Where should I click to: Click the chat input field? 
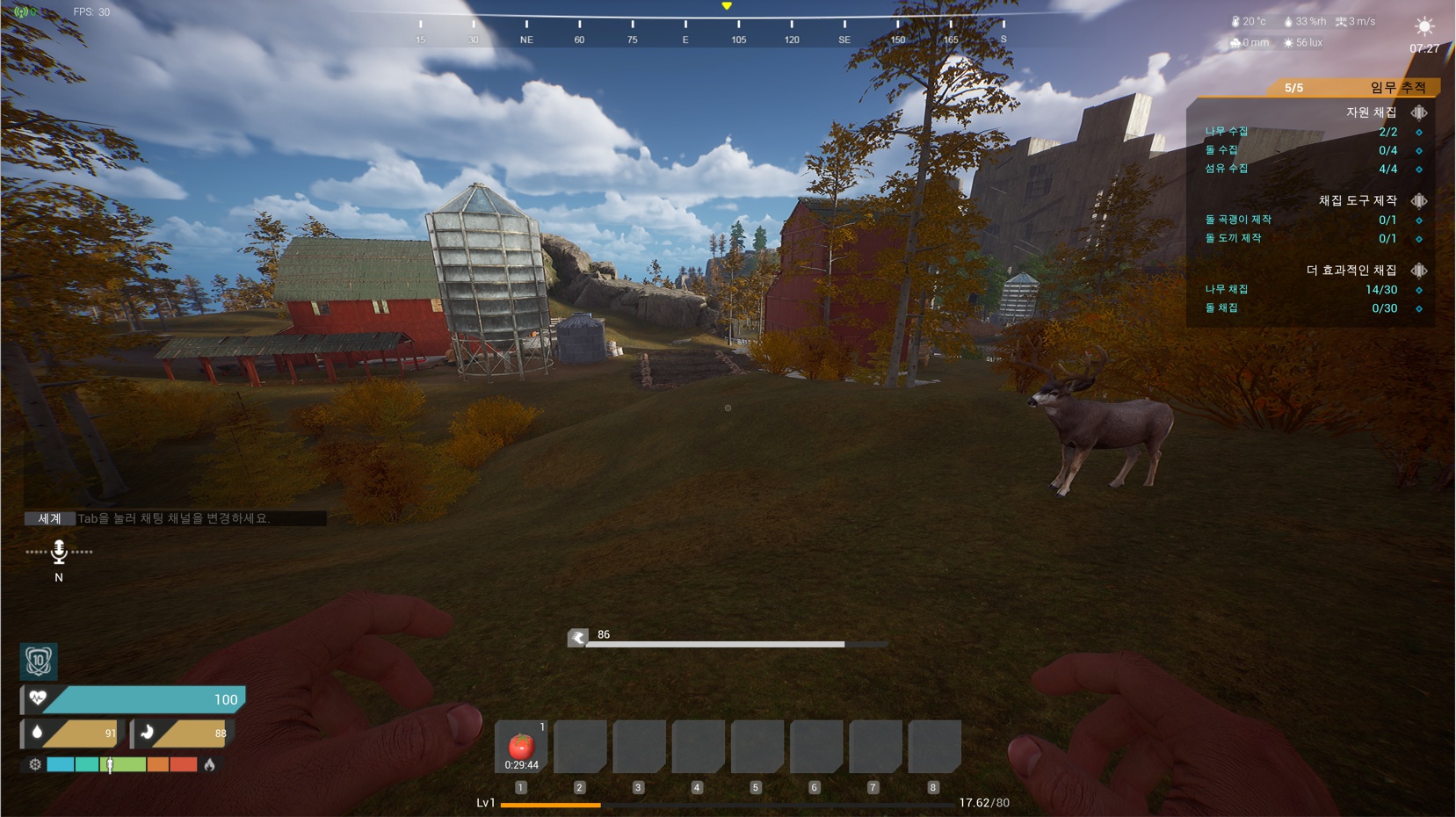[200, 518]
